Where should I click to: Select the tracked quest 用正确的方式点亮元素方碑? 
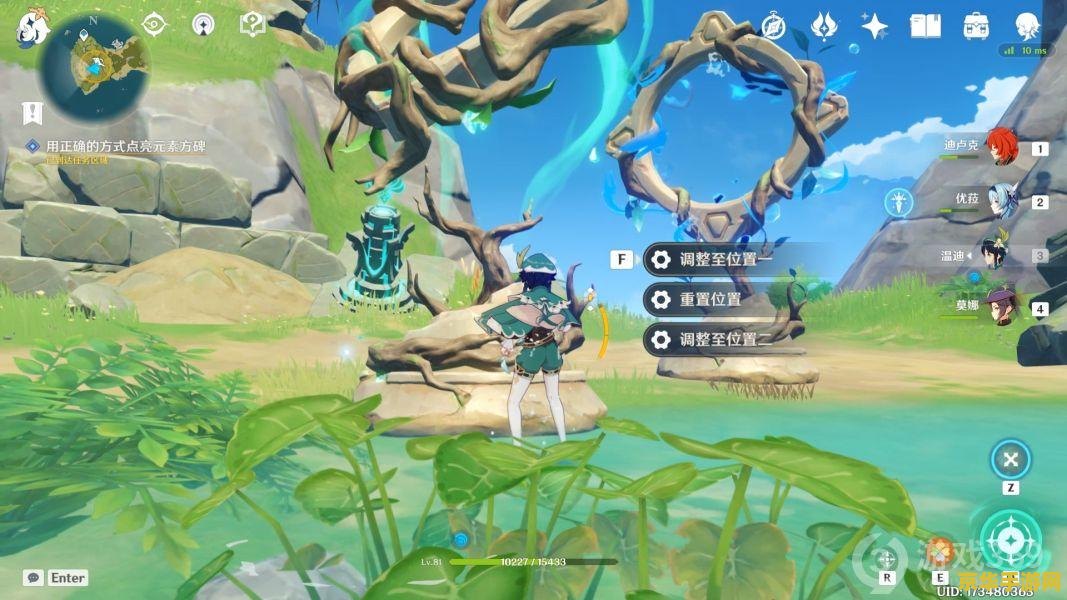coord(125,146)
